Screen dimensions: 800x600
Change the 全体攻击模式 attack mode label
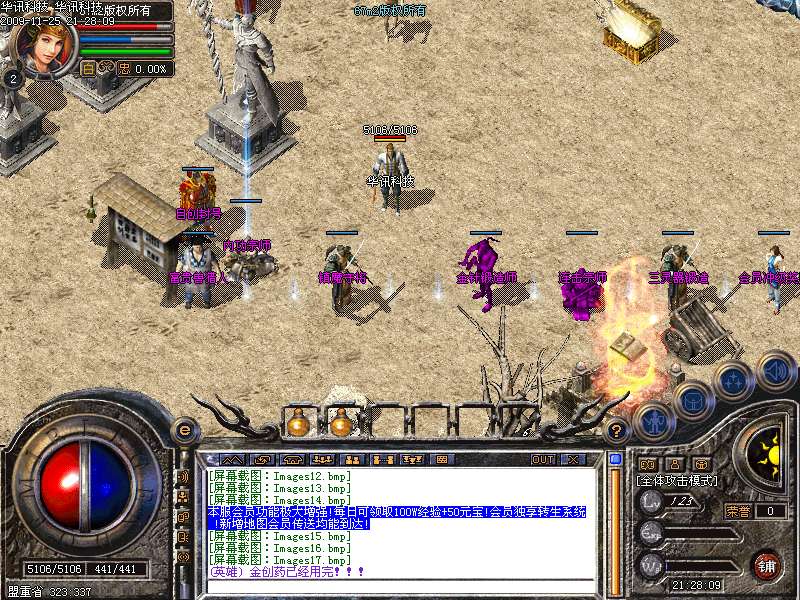point(679,481)
